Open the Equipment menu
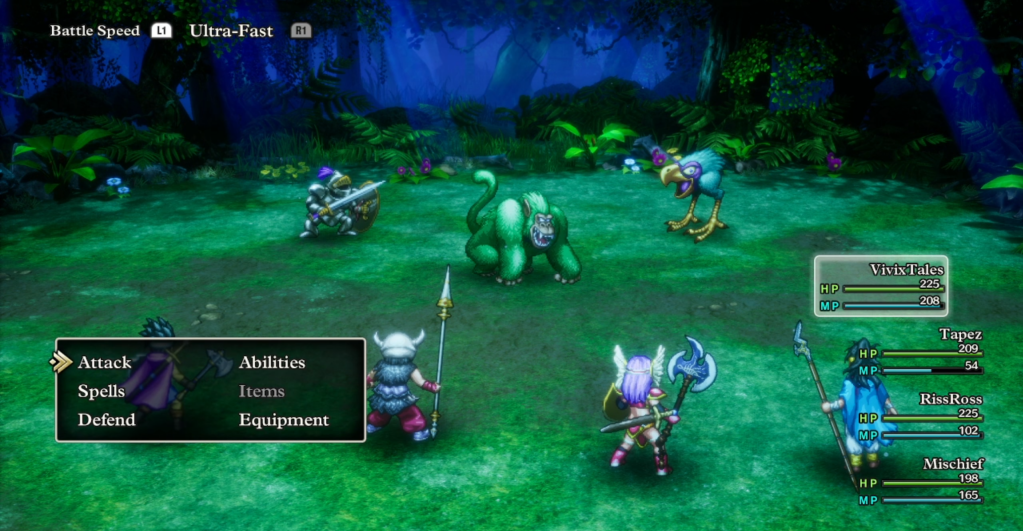This screenshot has width=1023, height=531. (284, 420)
